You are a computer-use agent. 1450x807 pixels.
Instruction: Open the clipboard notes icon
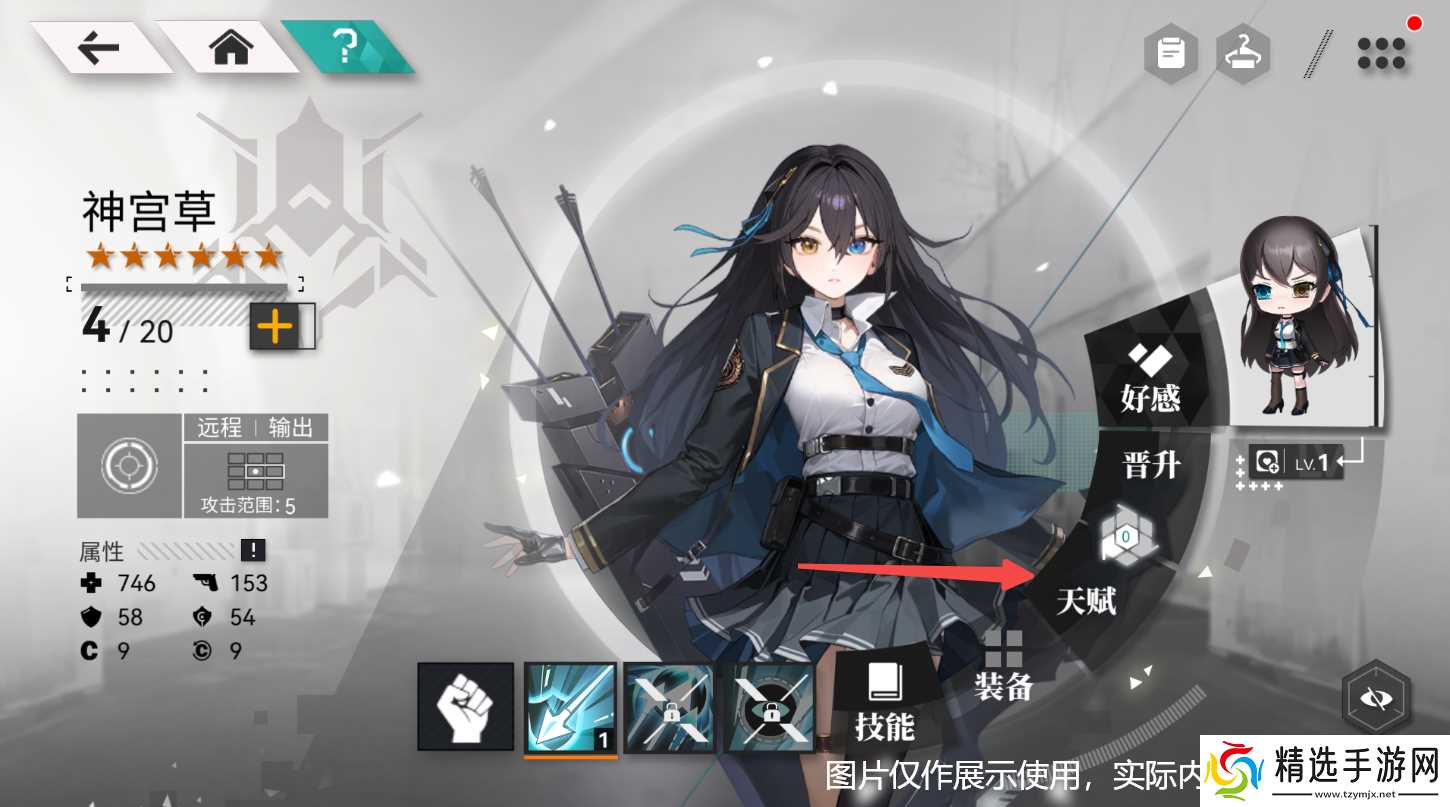[1171, 52]
